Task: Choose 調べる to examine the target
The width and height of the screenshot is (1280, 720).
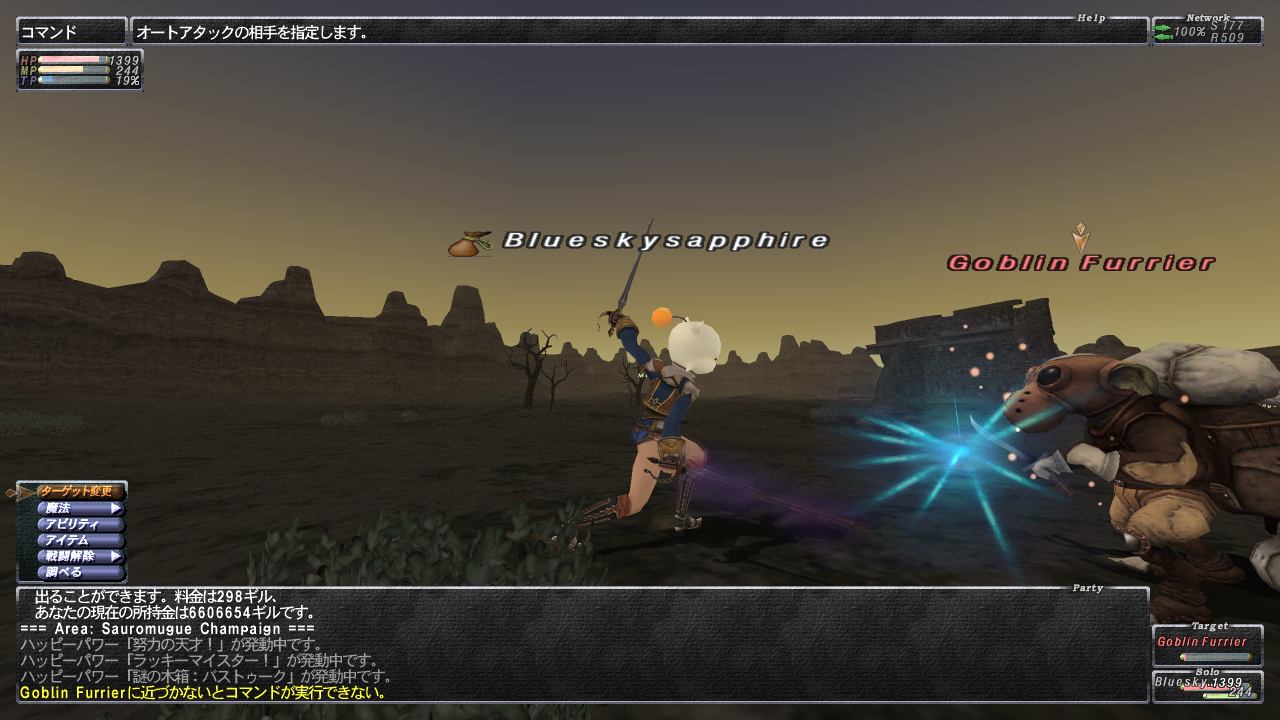Action: click(79, 572)
